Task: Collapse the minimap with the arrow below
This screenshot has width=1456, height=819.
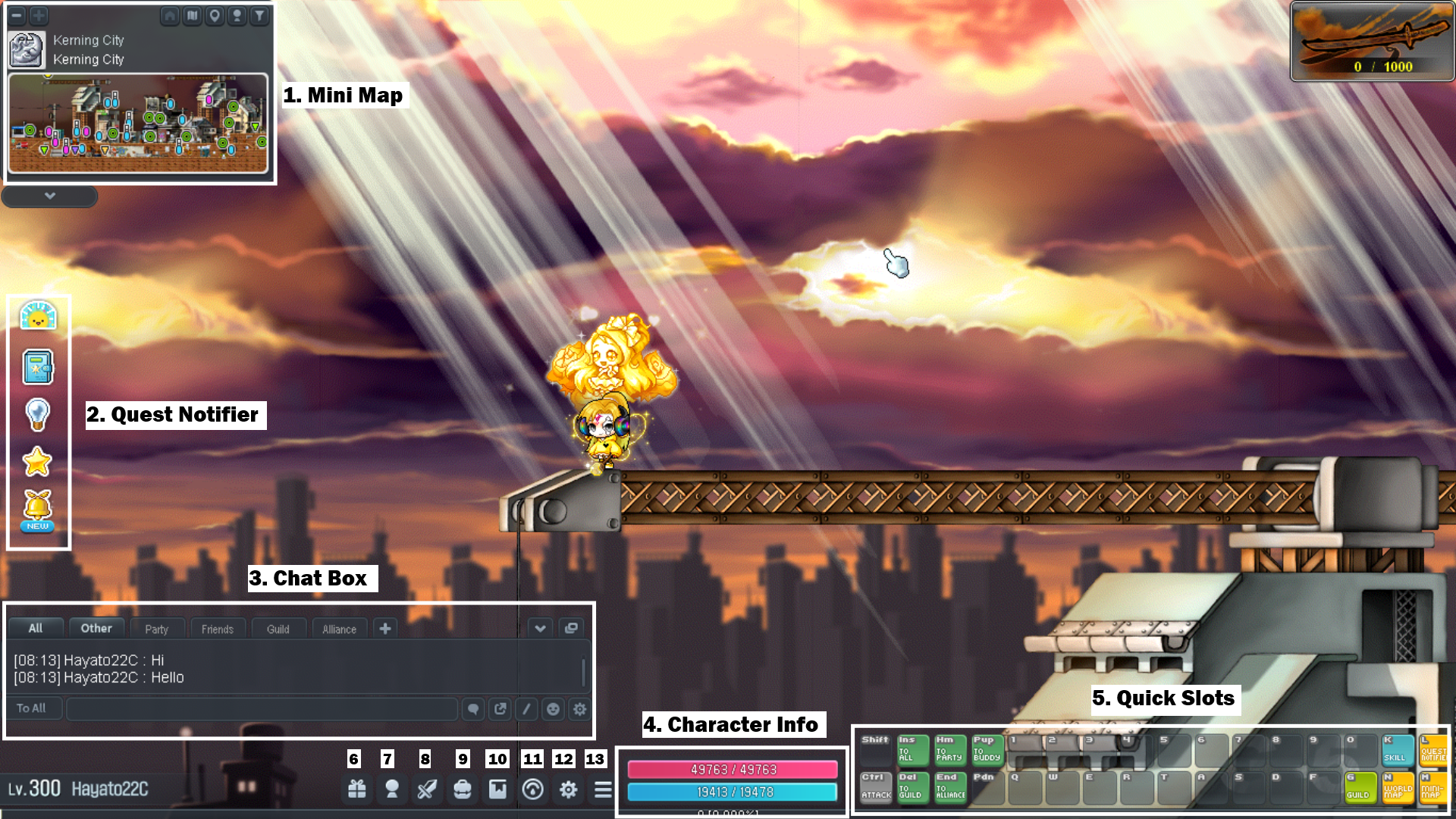Action: (50, 196)
